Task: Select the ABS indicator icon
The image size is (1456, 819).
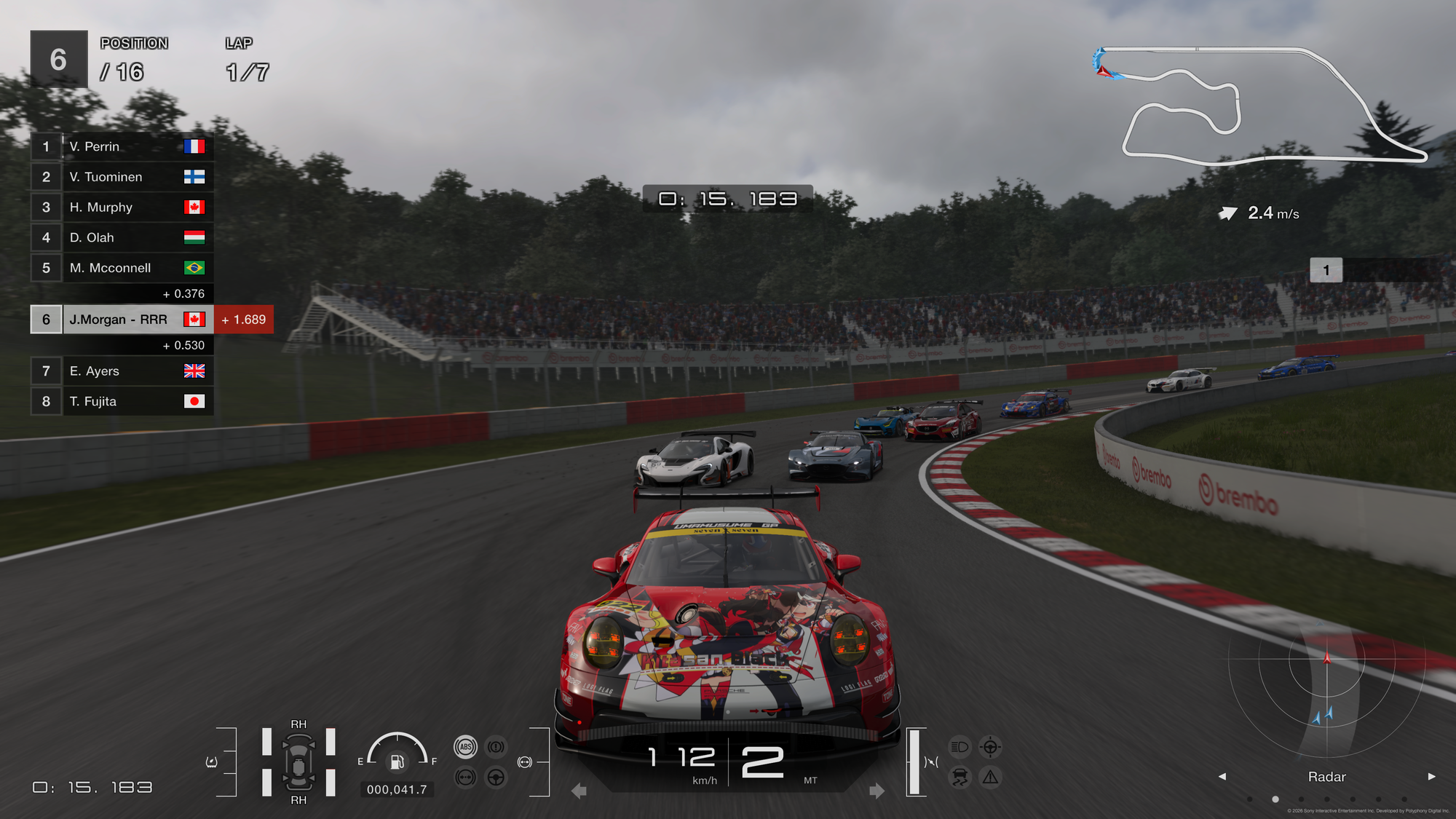Action: pos(465,747)
